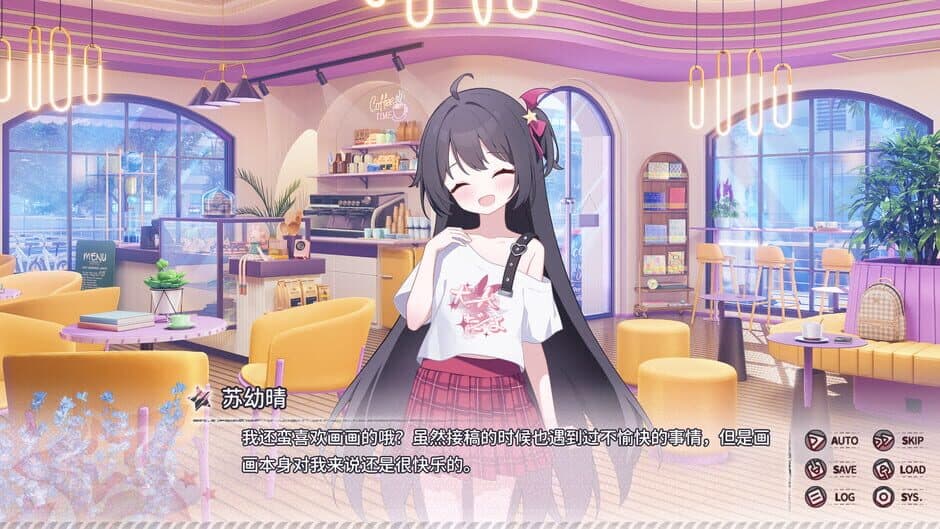Turn on AUTO dialogue mode
This screenshot has width=940, height=529.
click(x=832, y=441)
